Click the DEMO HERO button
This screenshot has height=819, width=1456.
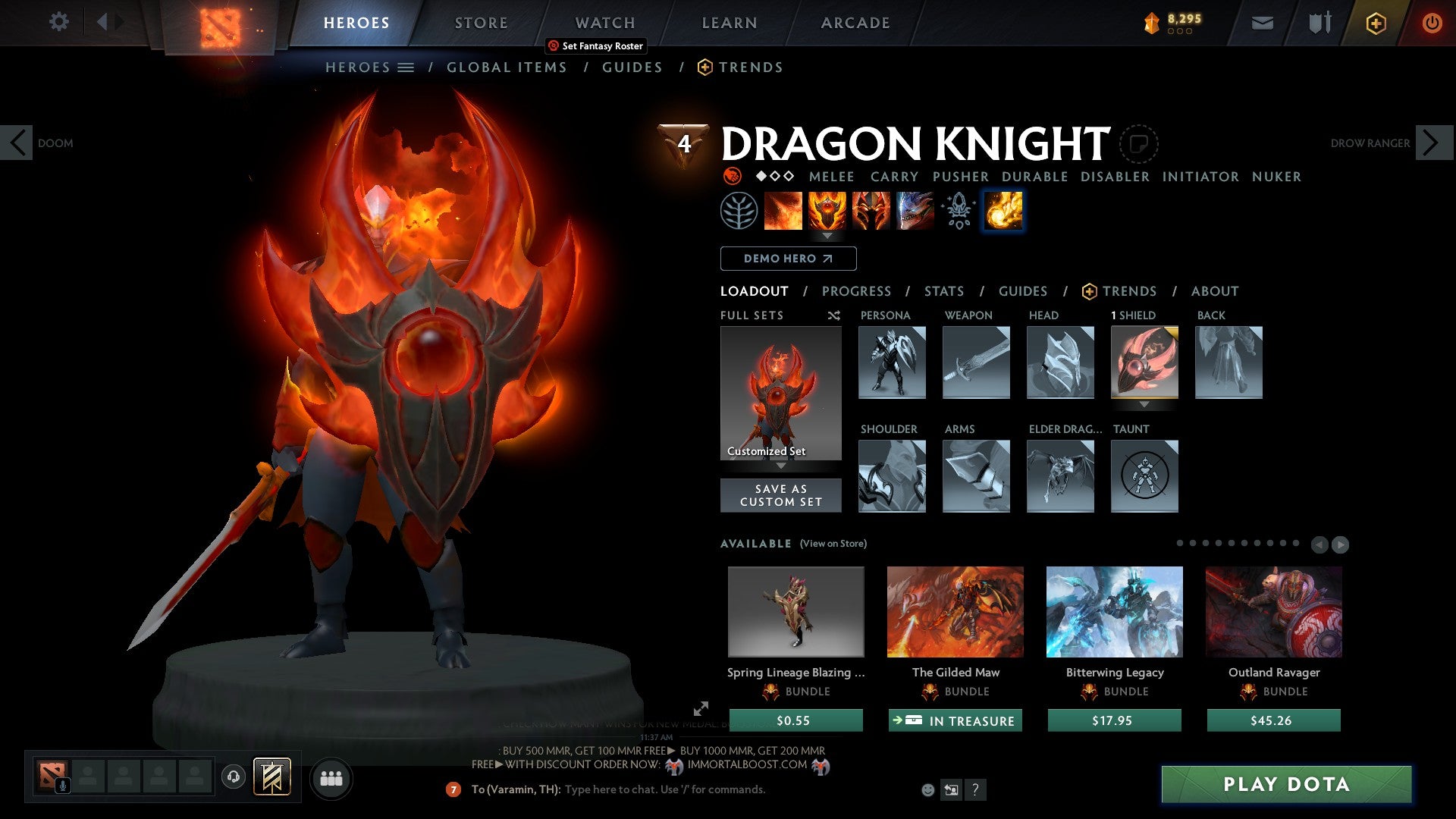tap(787, 259)
